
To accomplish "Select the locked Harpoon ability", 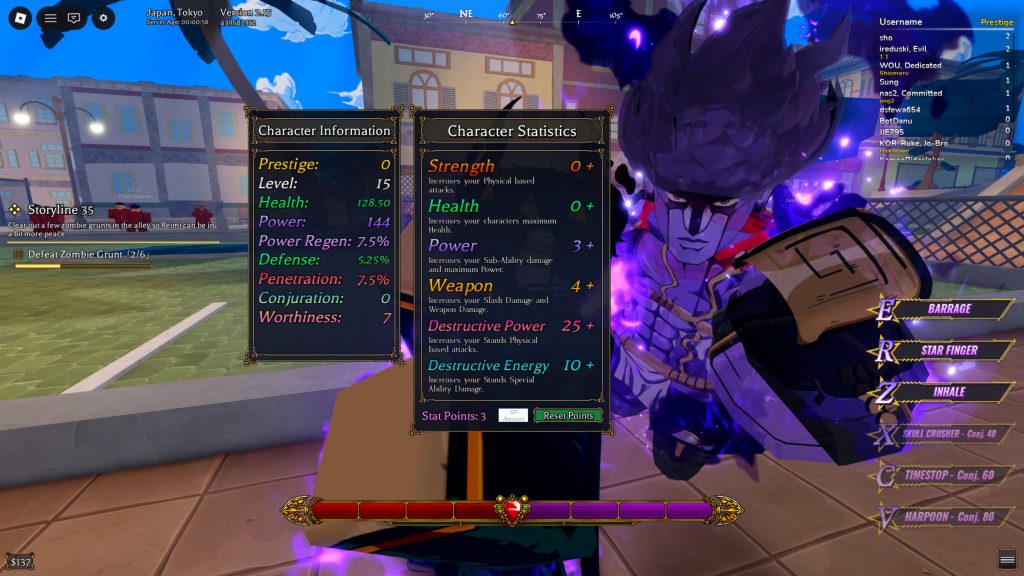I will 949,518.
